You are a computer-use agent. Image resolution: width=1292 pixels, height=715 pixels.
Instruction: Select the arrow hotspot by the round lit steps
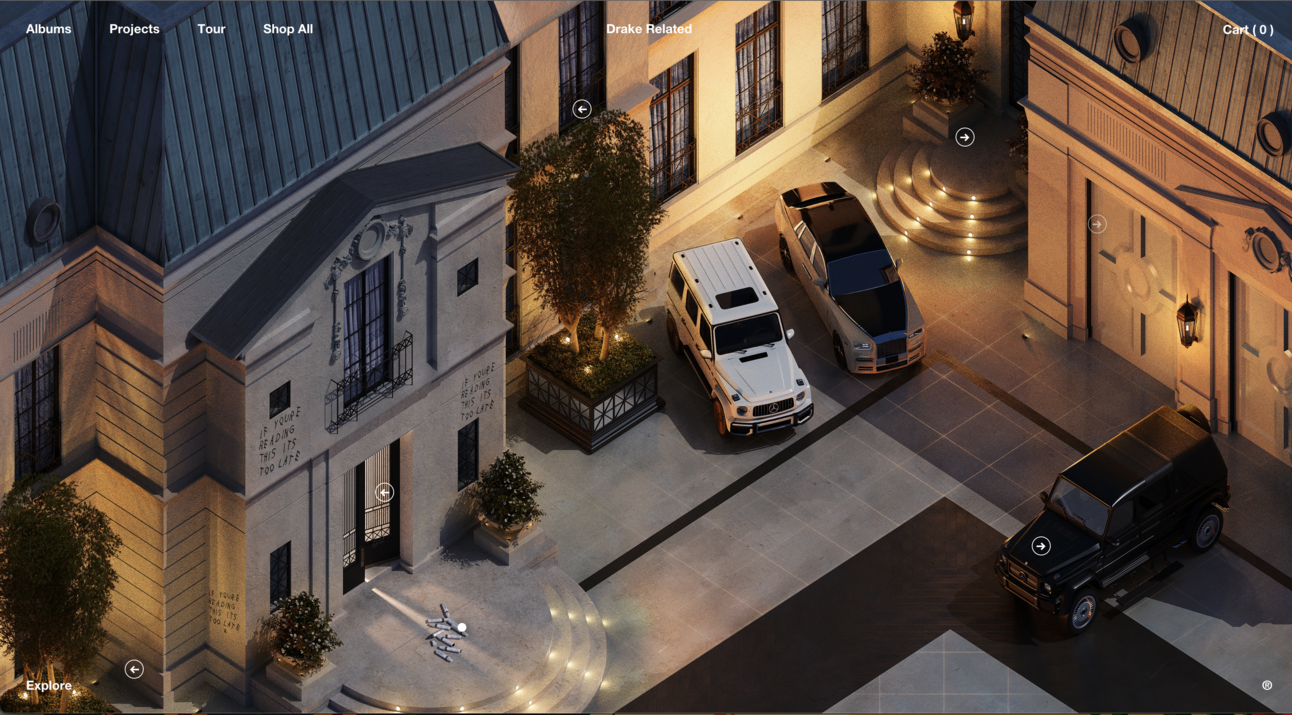(965, 137)
